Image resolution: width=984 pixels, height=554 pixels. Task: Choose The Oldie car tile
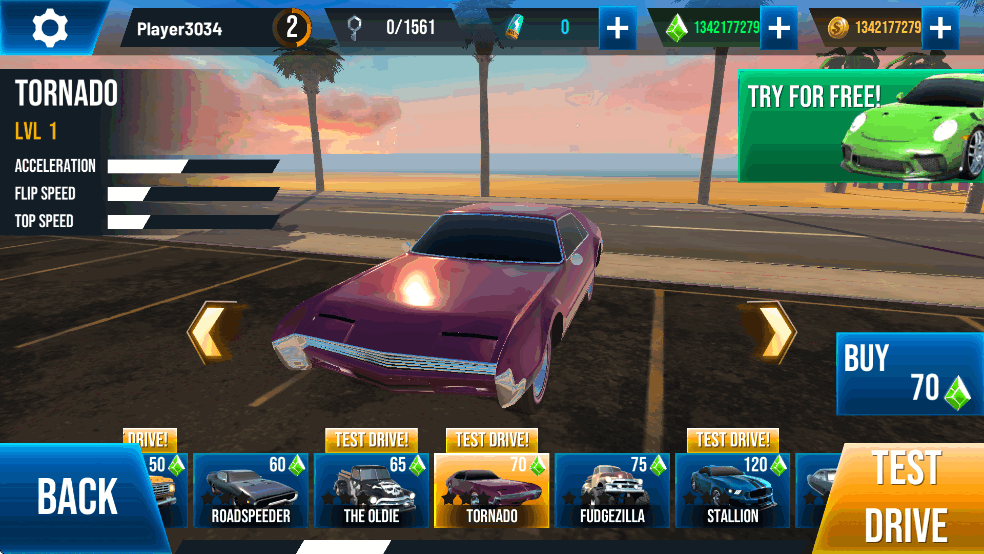(371, 491)
